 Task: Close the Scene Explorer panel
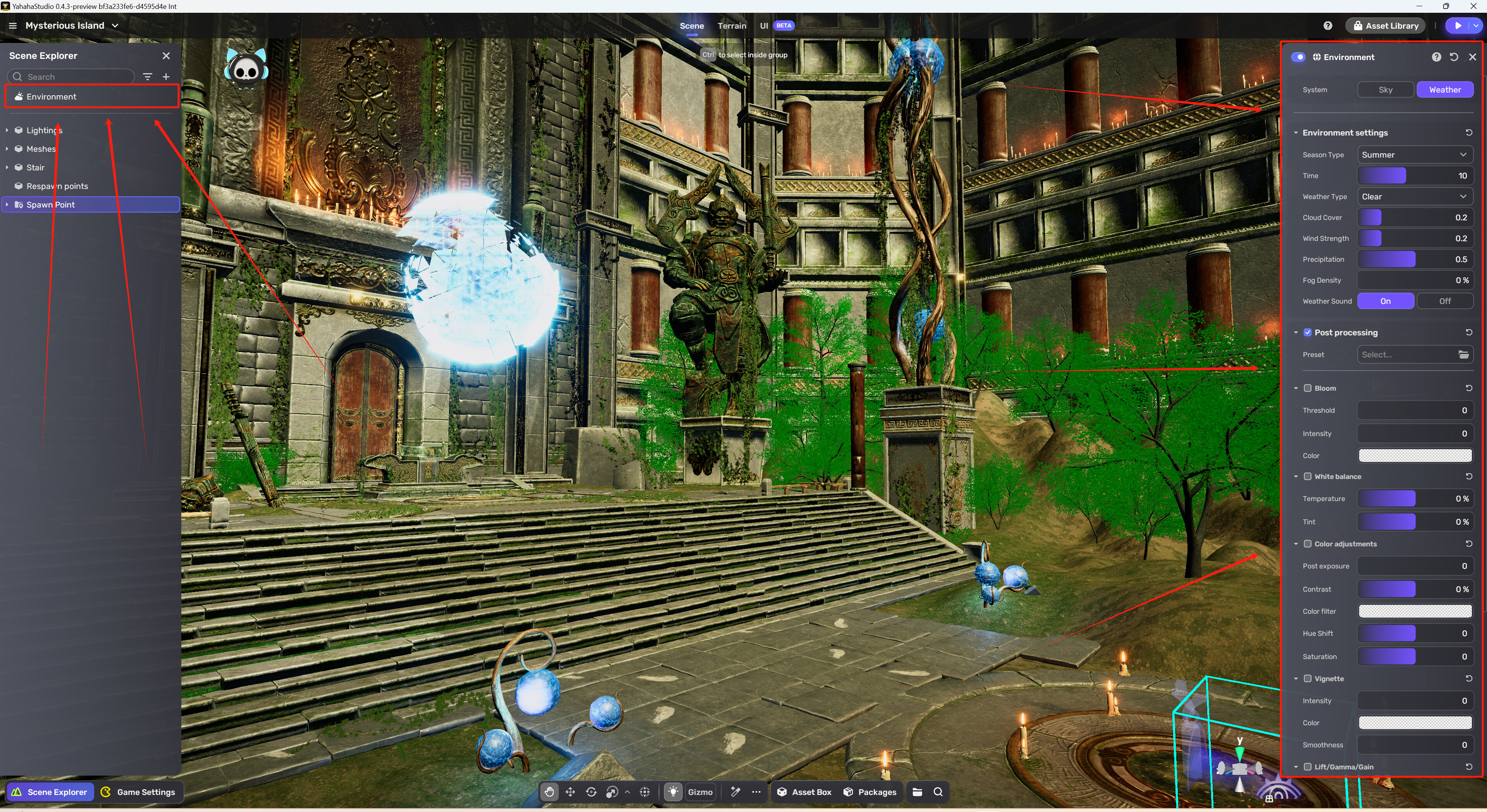tap(166, 56)
